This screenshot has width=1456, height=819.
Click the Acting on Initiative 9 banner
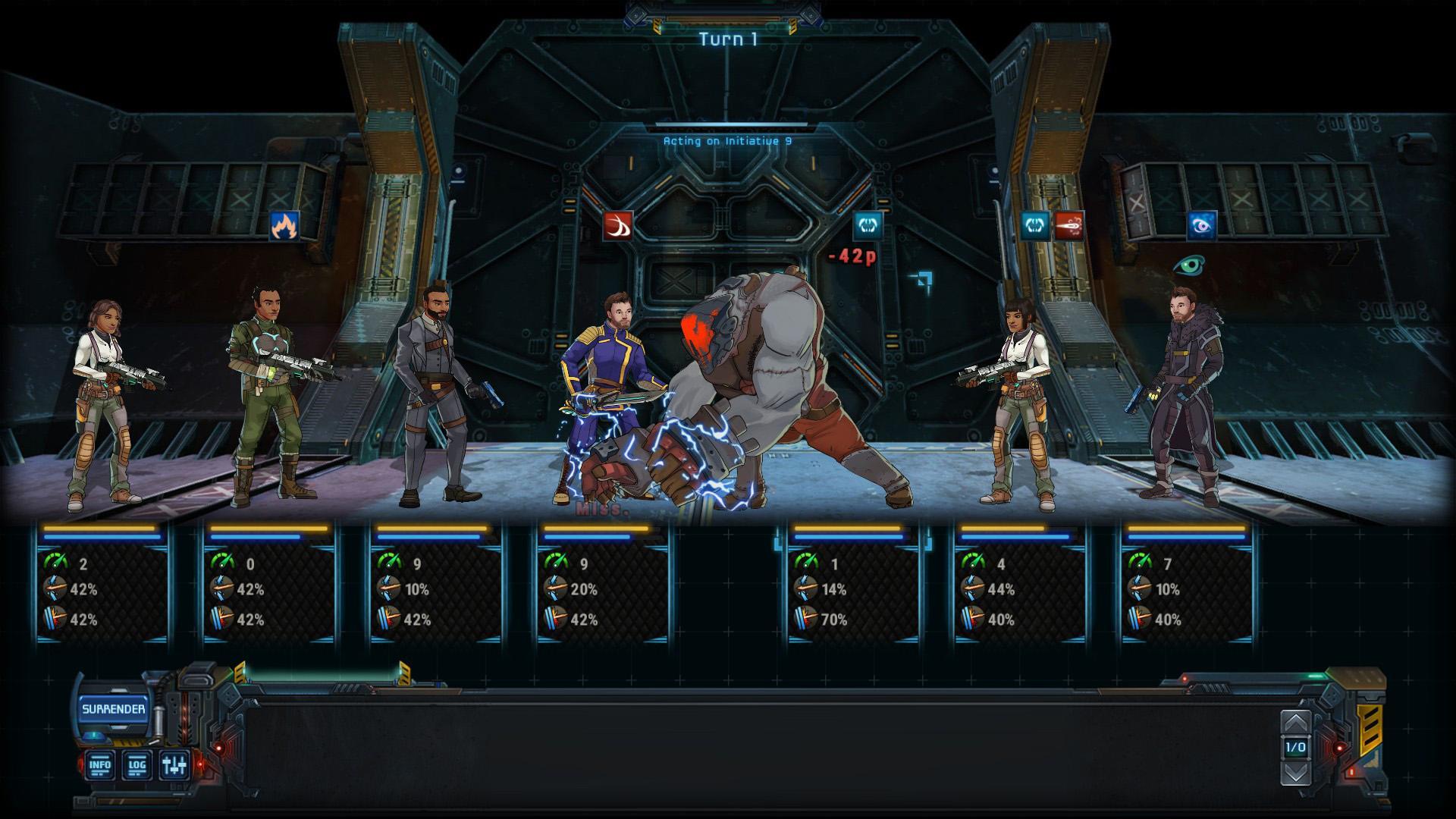[726, 140]
